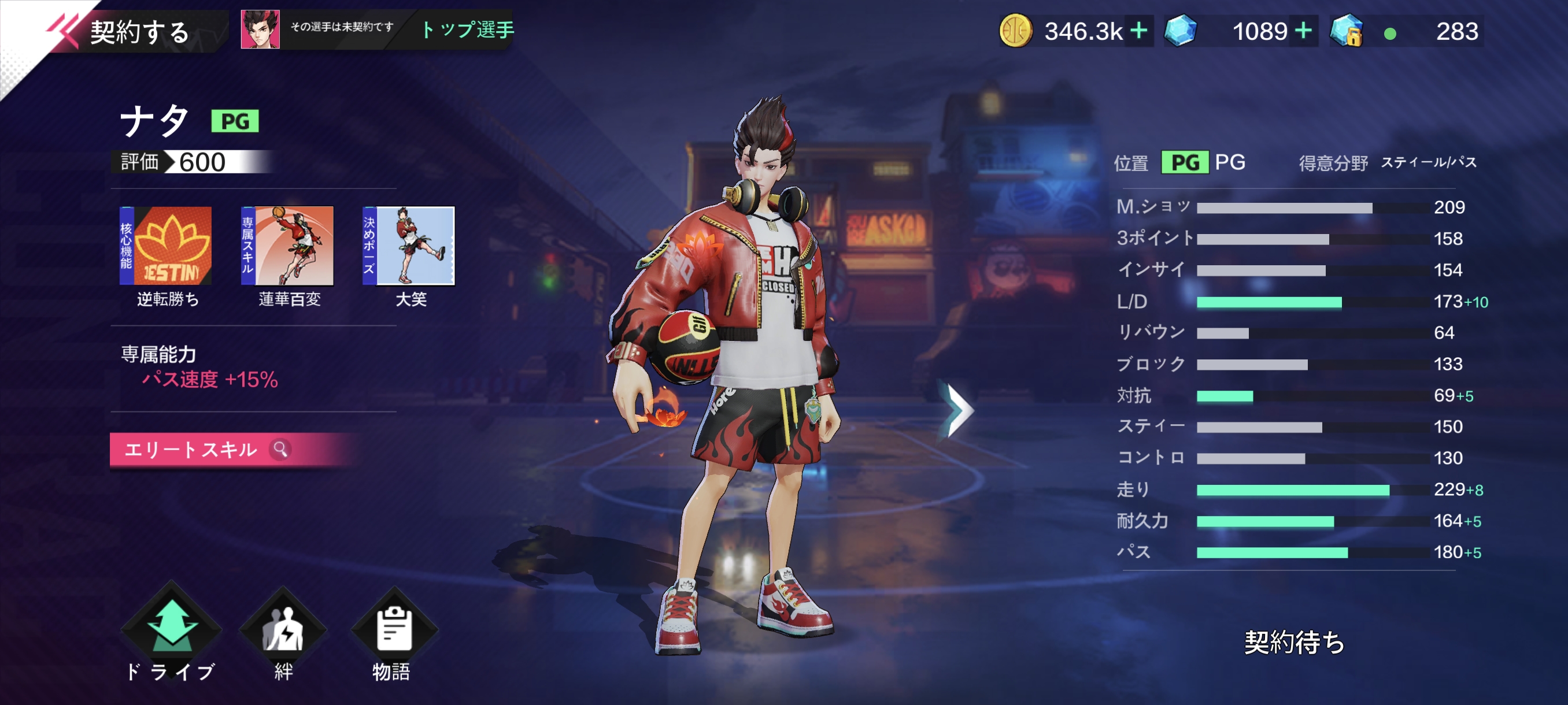Click the ナタ portrait at top
This screenshot has height=705, width=1568.
[x=261, y=29]
